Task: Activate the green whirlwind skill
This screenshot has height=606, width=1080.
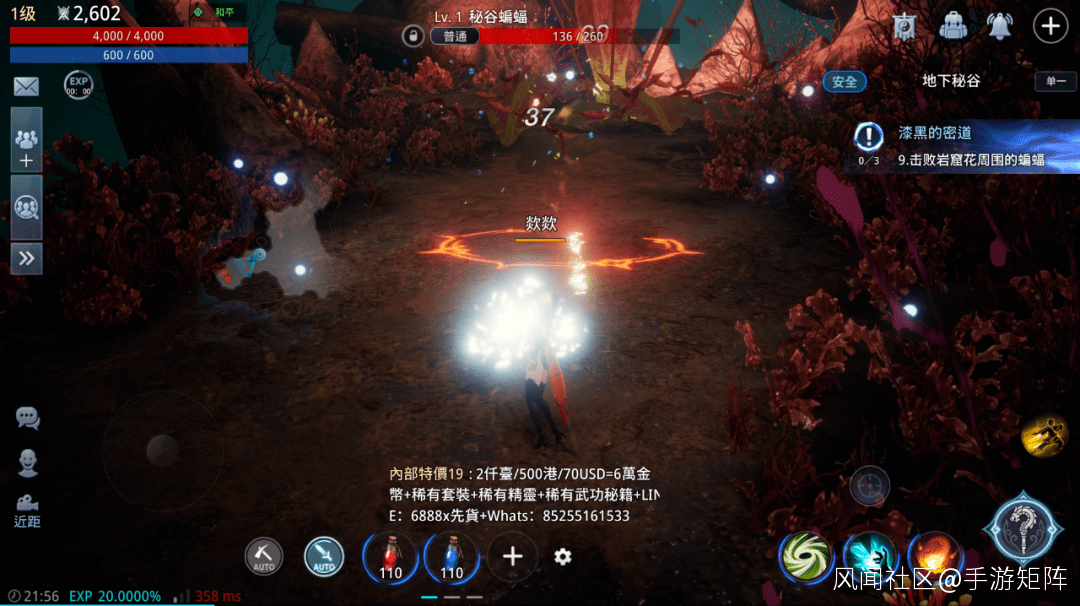Action: point(805,555)
